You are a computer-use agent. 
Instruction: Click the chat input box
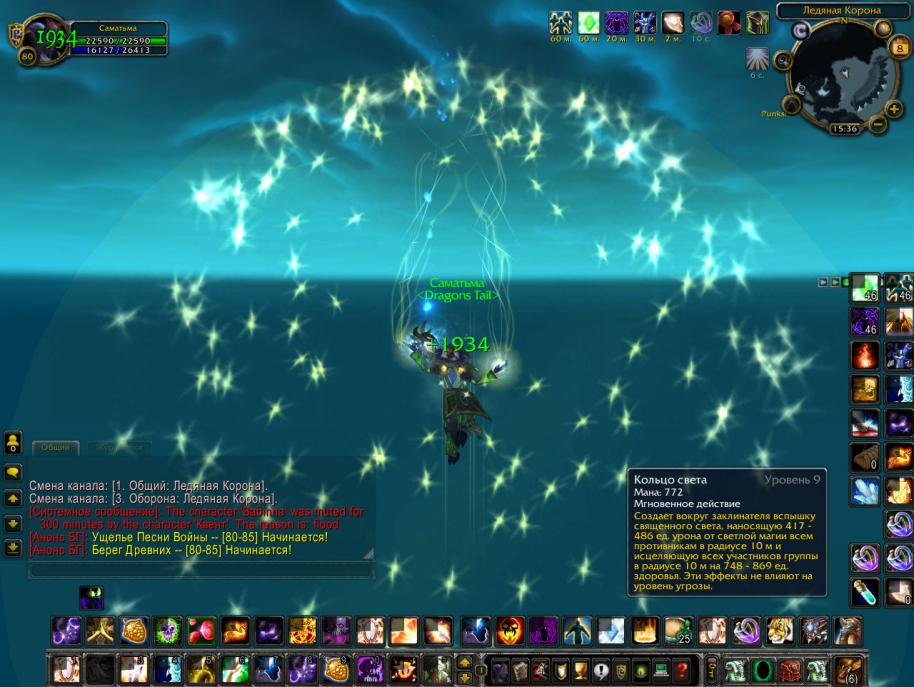tap(200, 570)
